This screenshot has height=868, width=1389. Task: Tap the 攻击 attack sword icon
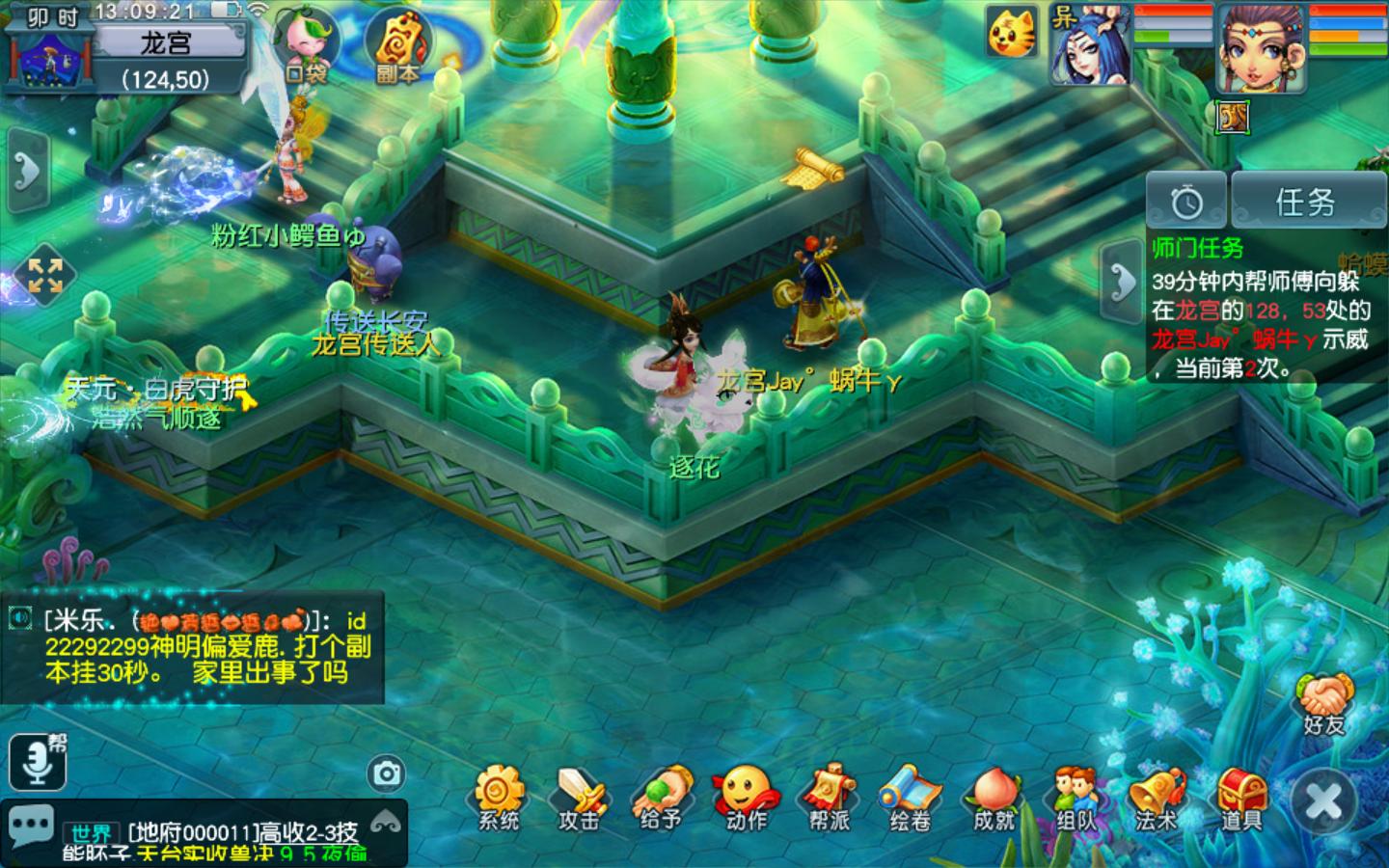[580, 797]
